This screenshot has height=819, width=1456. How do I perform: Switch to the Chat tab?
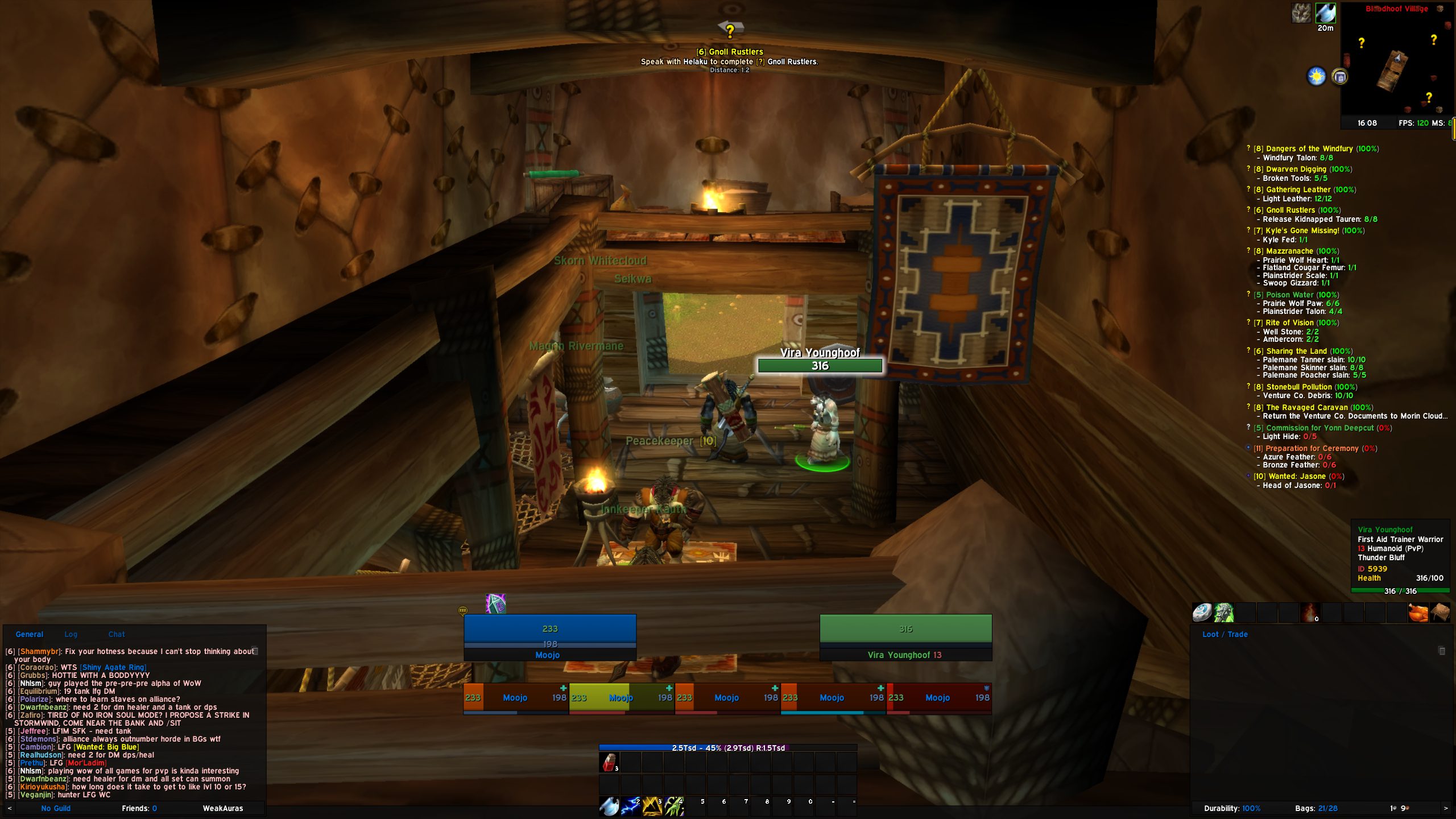117,634
